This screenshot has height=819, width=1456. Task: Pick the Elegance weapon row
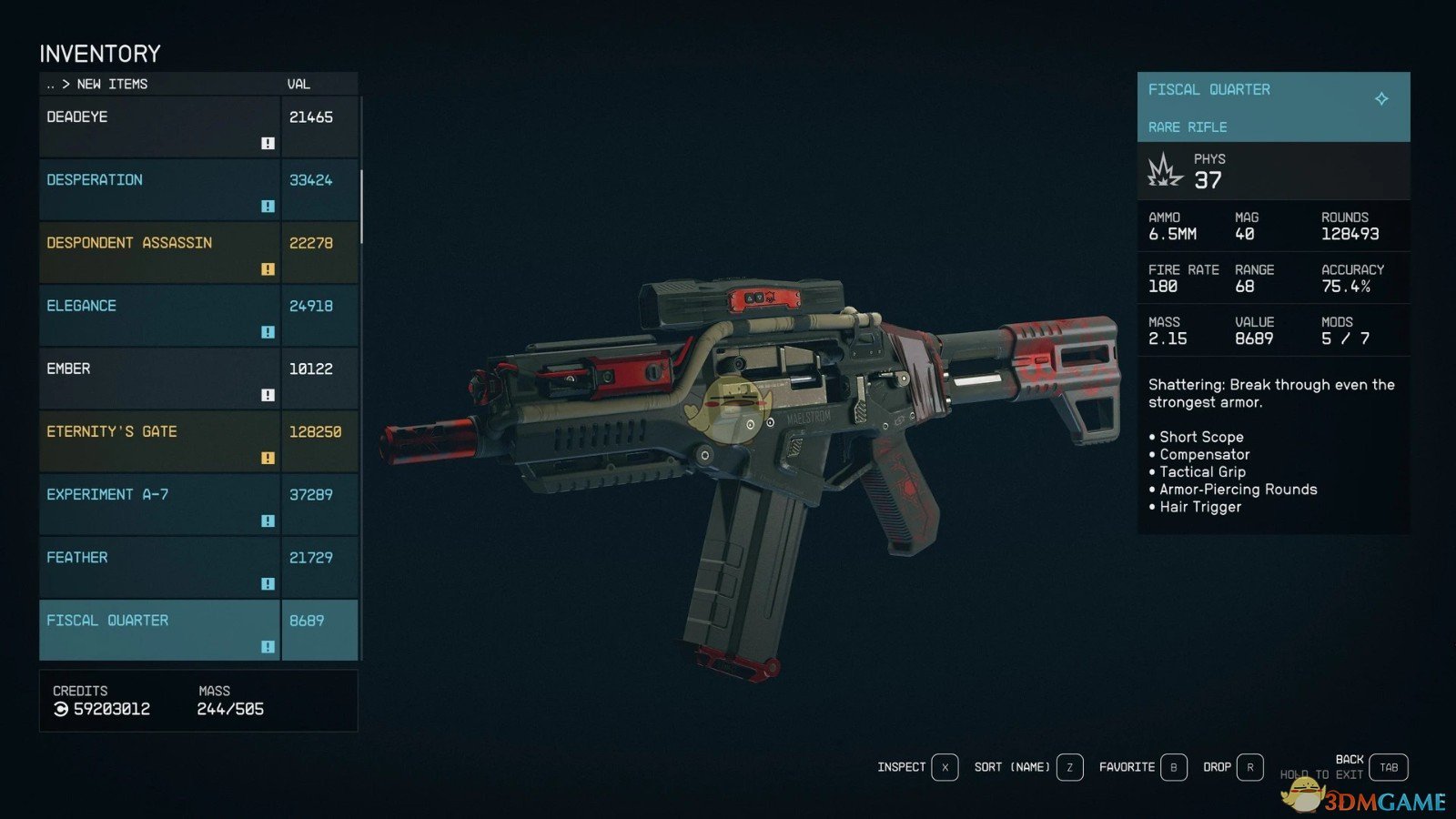coord(159,315)
